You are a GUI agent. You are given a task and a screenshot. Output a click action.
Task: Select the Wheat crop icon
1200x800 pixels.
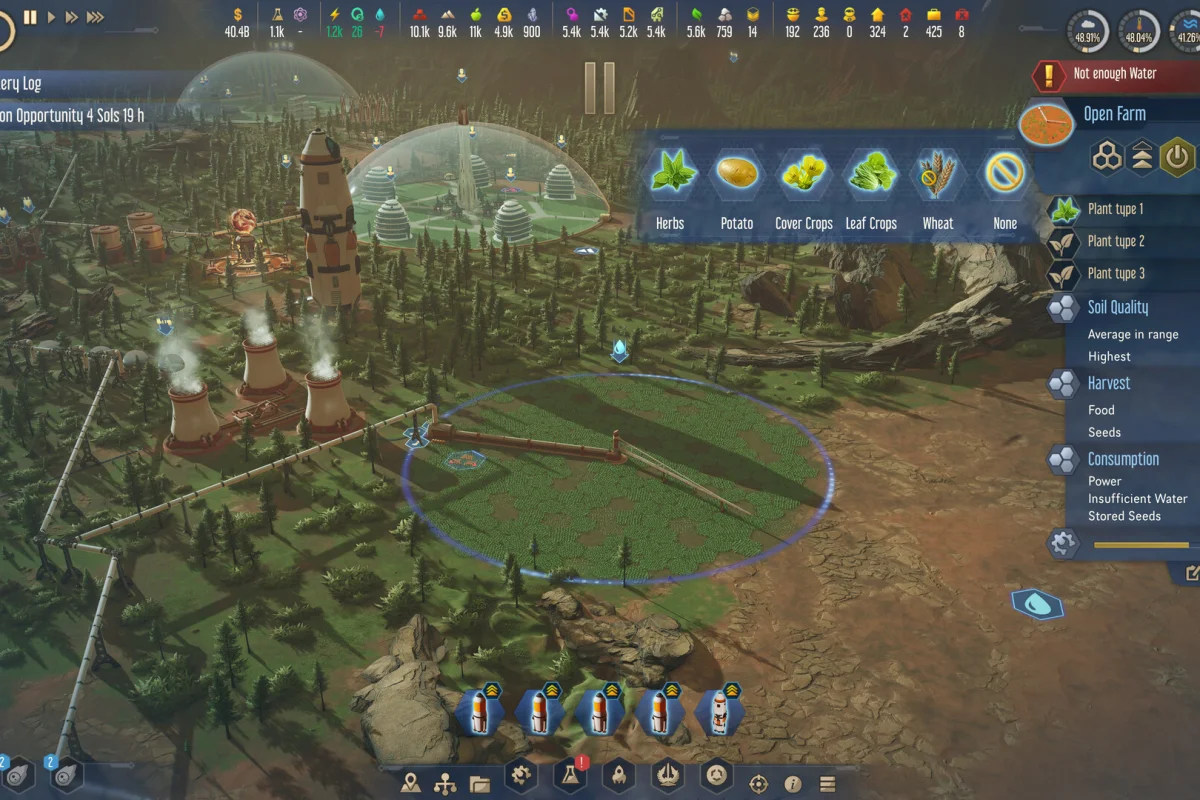coord(938,177)
